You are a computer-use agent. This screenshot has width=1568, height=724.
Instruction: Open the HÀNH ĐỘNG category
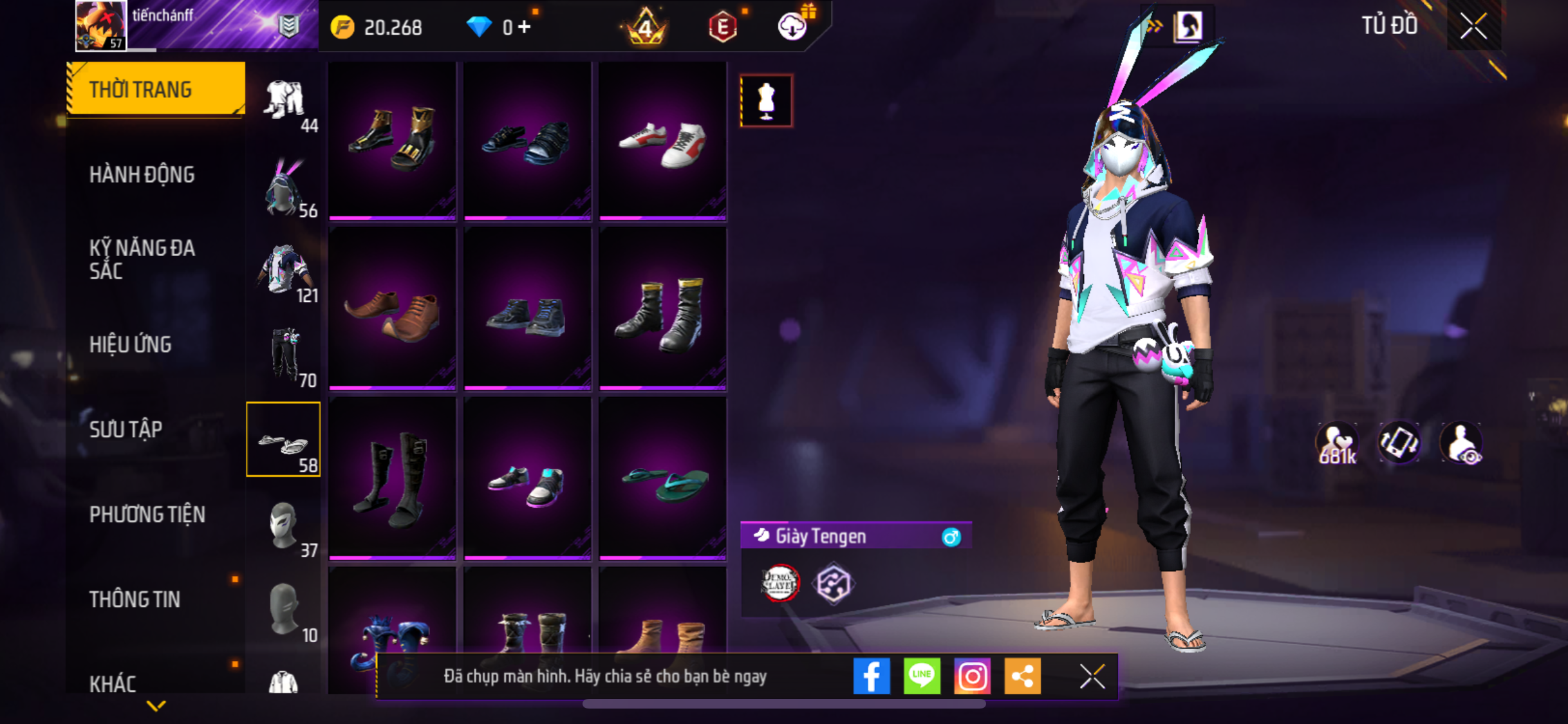pyautogui.click(x=142, y=174)
